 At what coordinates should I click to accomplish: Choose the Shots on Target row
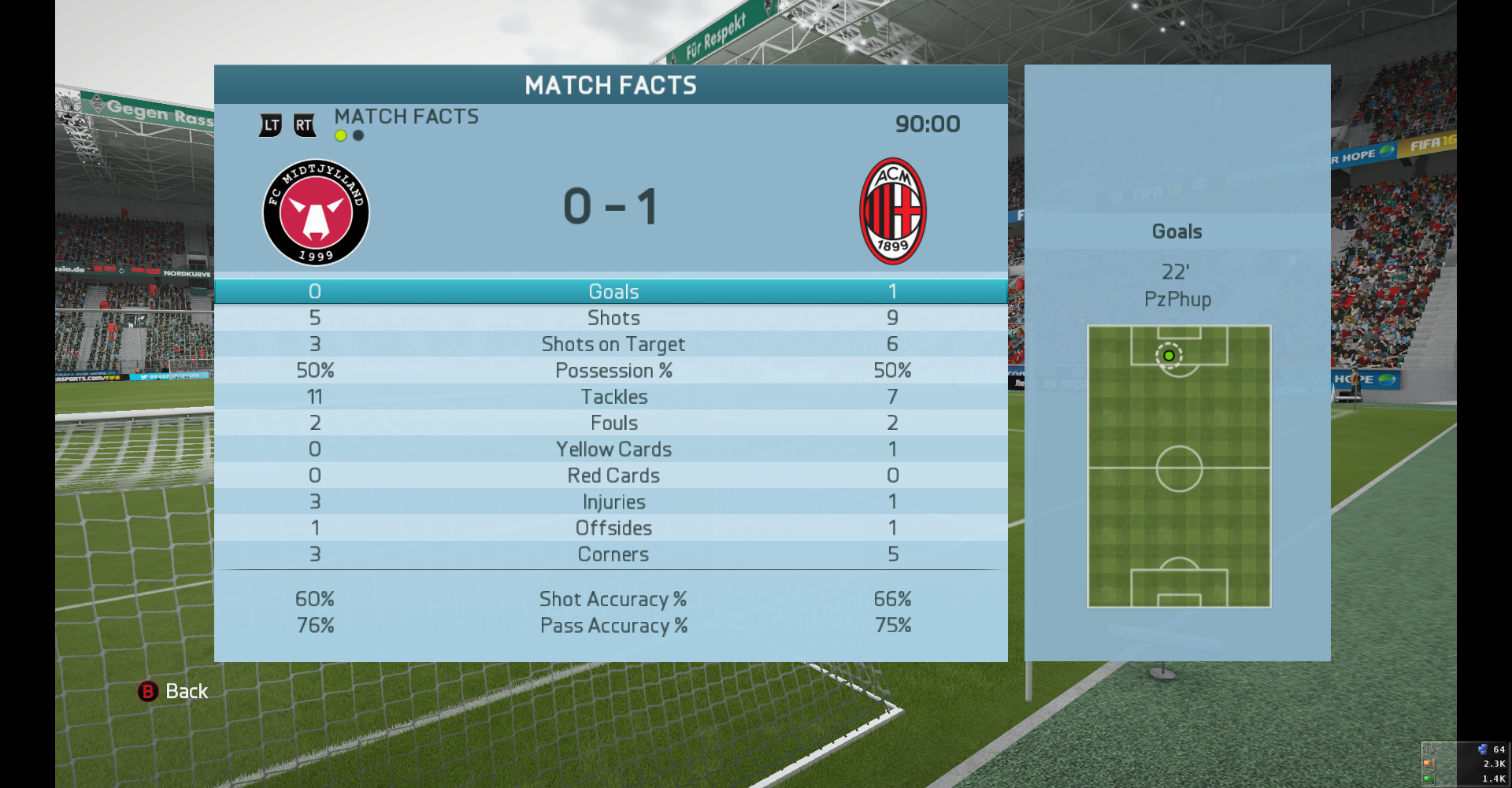[611, 344]
